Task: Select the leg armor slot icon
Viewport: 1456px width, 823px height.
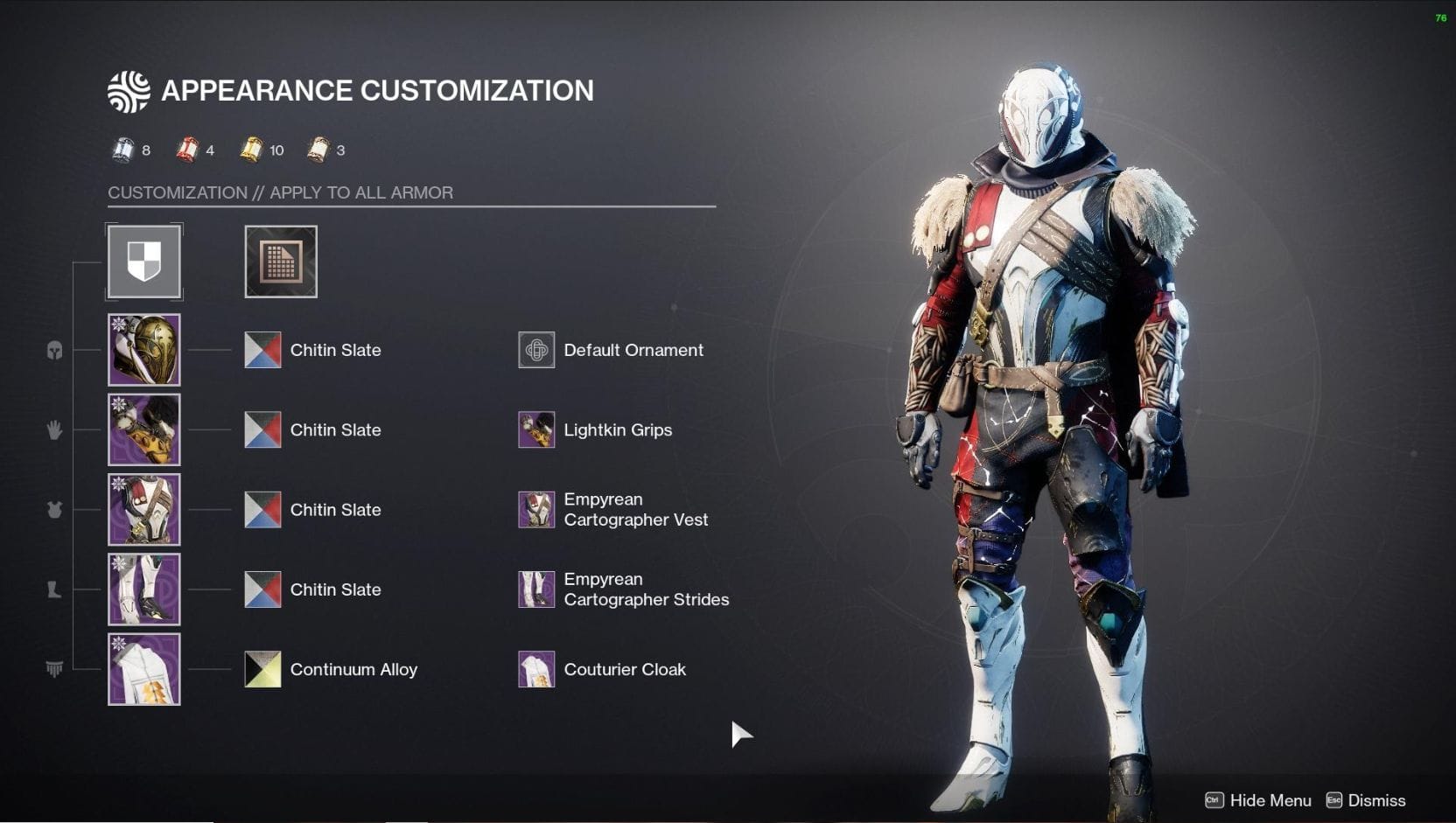Action: (x=53, y=589)
